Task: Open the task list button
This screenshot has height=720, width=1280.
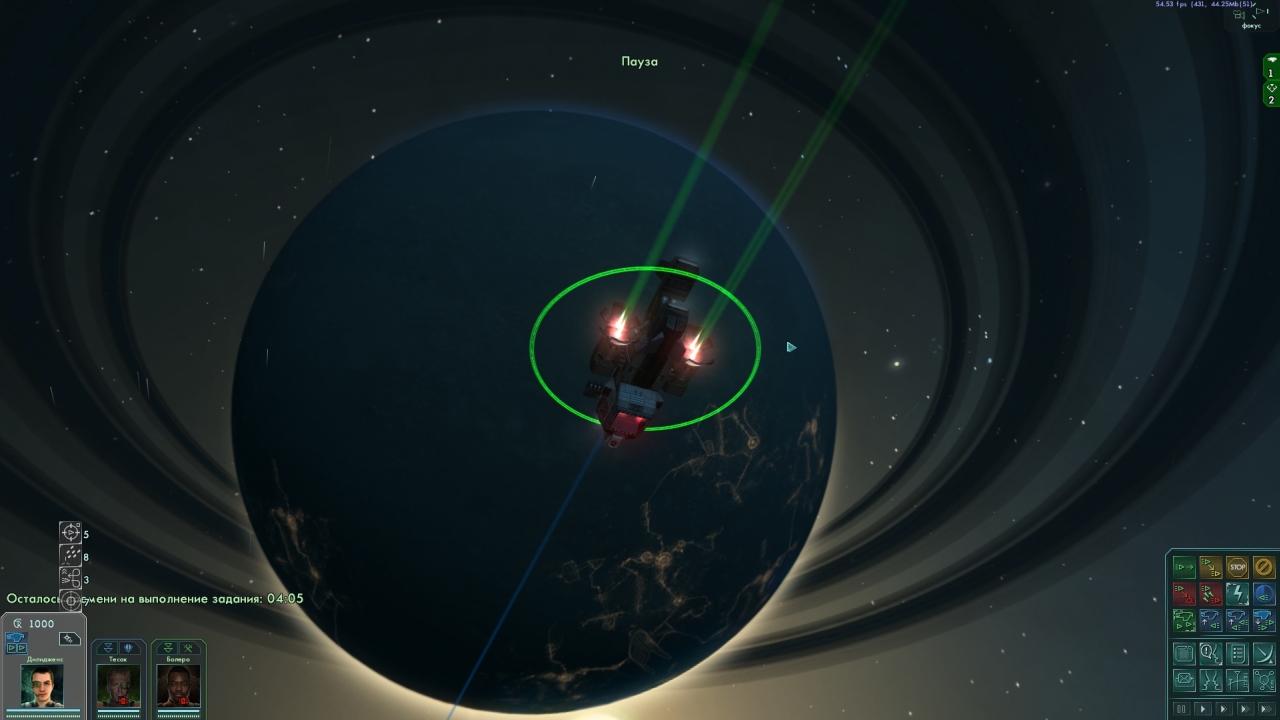Action: pyautogui.click(x=1237, y=654)
